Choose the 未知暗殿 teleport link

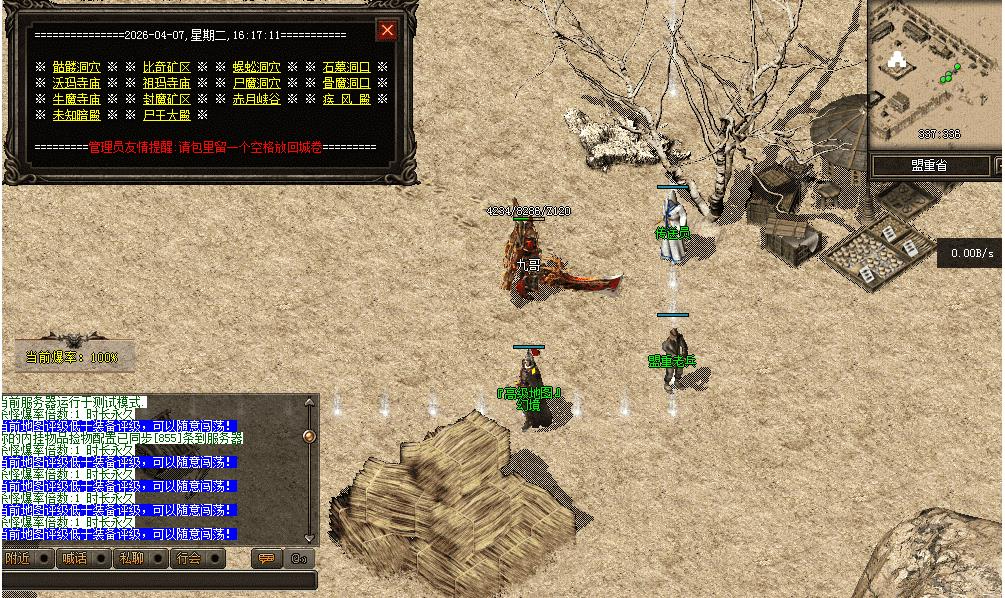[76, 115]
